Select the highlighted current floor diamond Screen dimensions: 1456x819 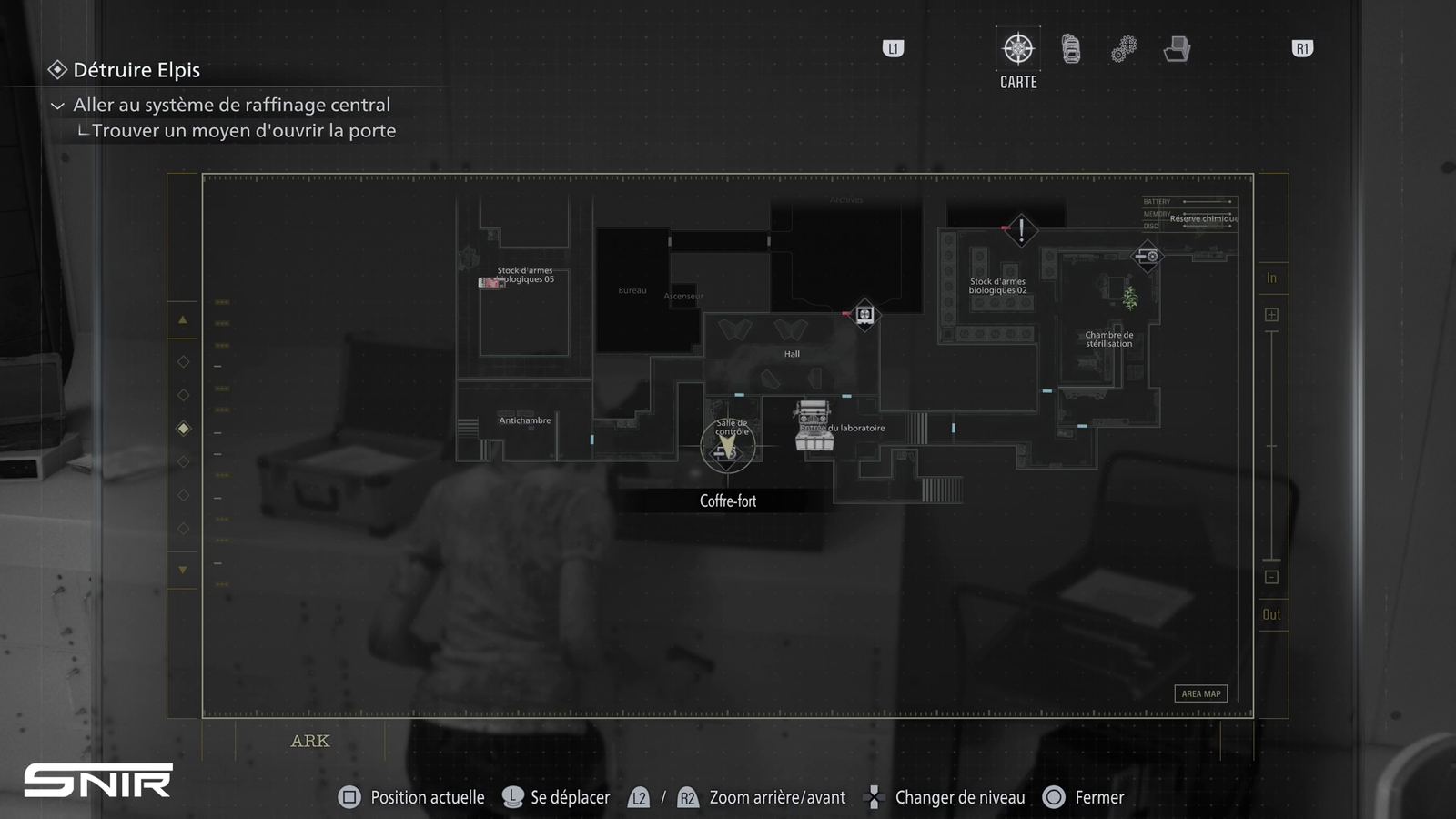pos(183,428)
